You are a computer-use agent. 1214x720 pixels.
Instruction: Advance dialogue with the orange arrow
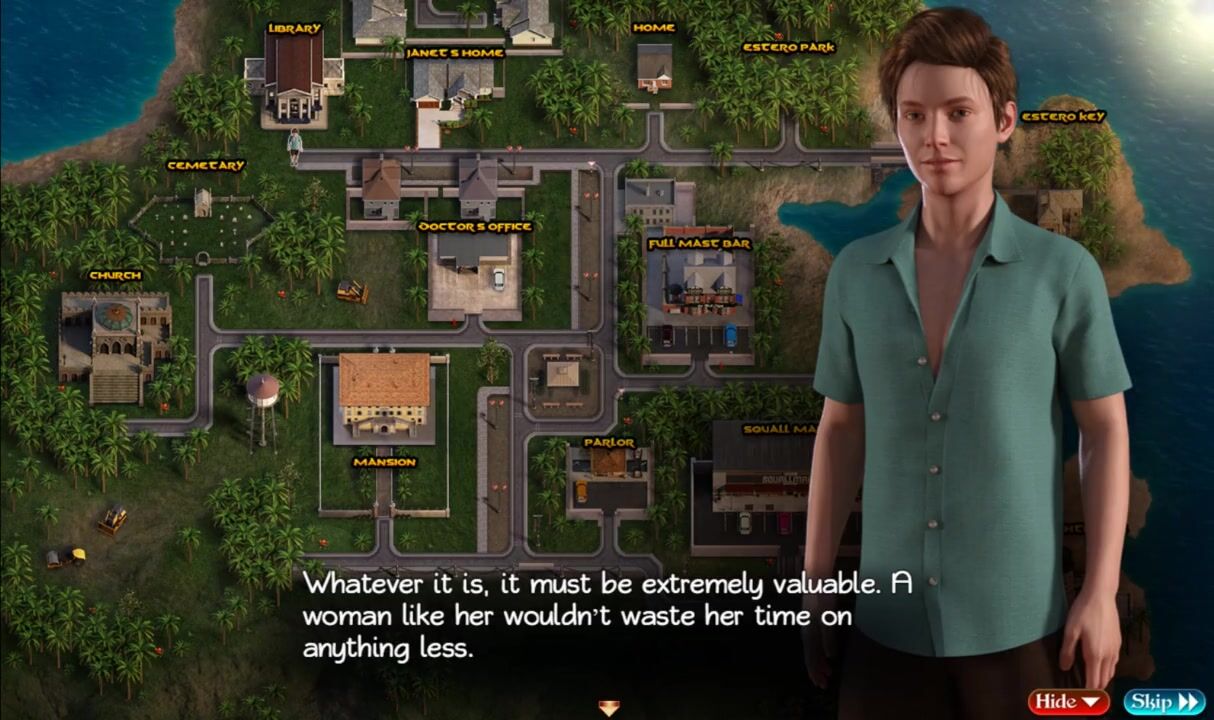608,708
